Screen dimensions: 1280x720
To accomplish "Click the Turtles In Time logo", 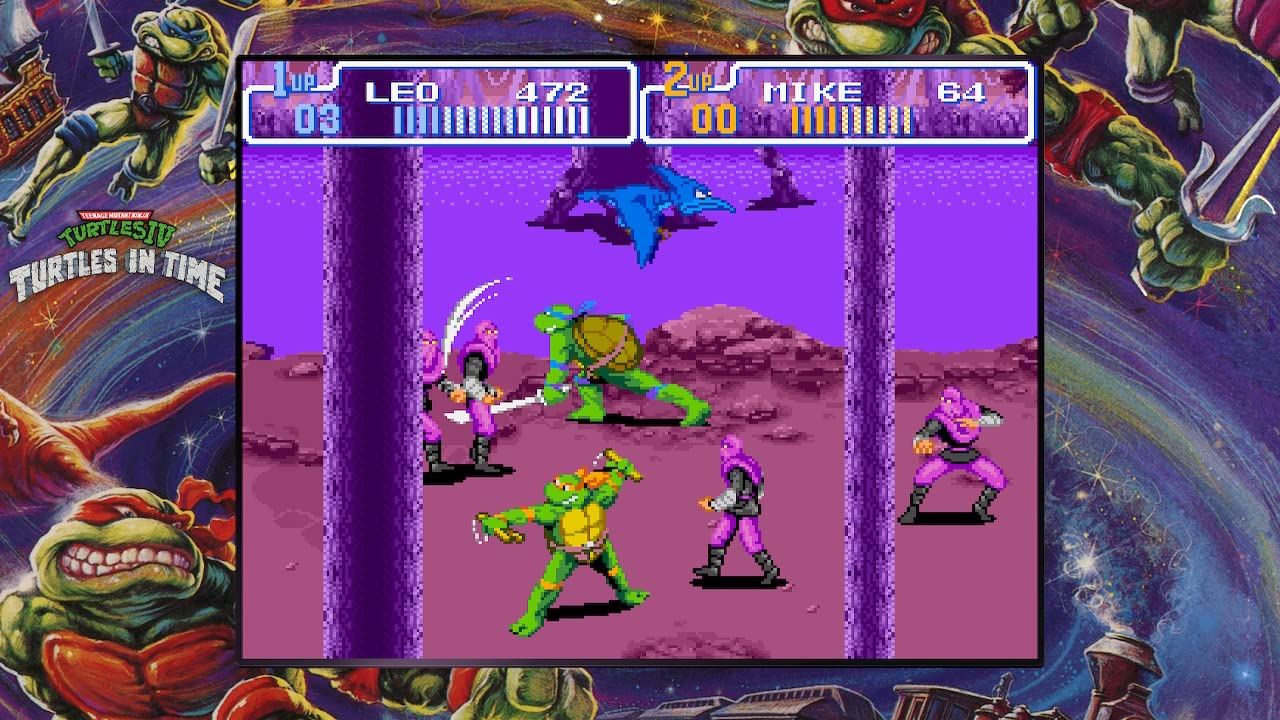I will point(120,245).
